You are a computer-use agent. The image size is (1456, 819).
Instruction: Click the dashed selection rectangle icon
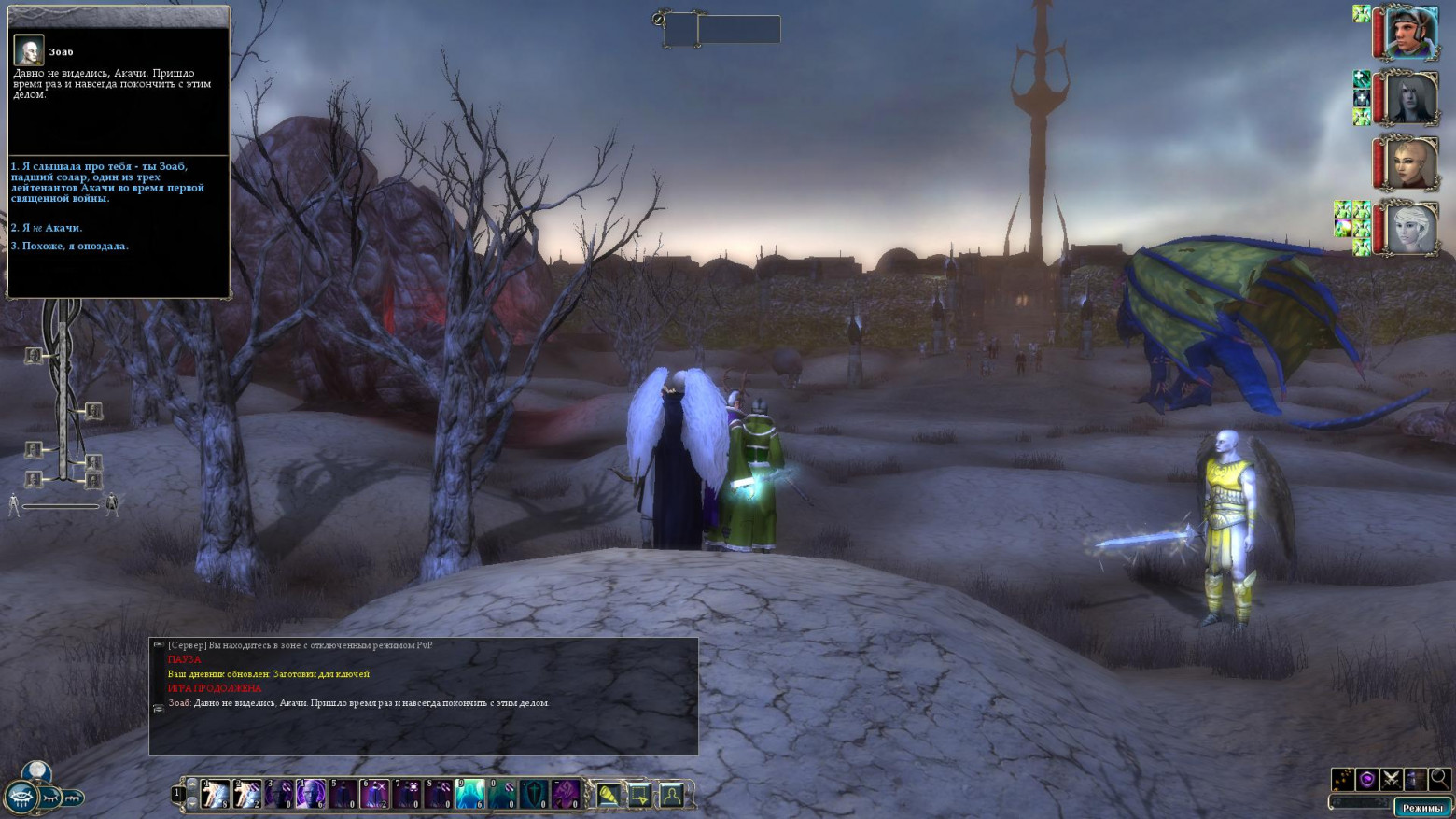[639, 795]
